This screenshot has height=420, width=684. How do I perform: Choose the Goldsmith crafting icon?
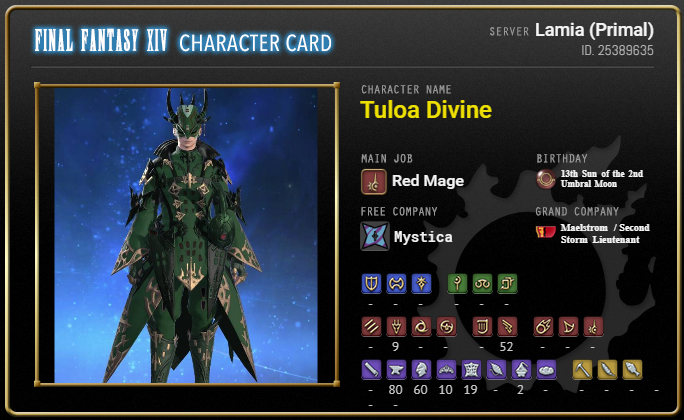click(x=445, y=369)
